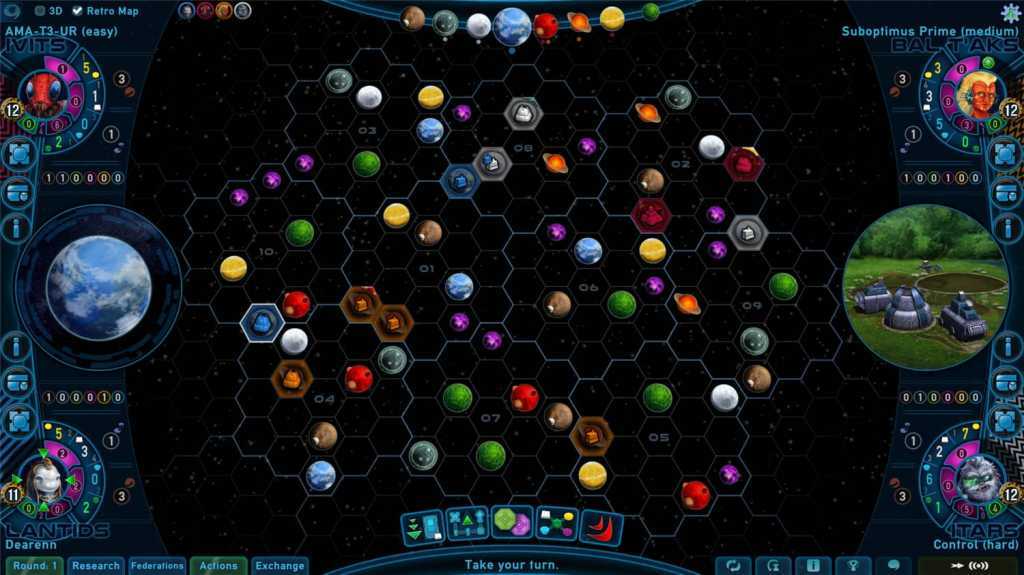The height and width of the screenshot is (575, 1024).
Task: Show the Actions panel
Action: (218, 566)
